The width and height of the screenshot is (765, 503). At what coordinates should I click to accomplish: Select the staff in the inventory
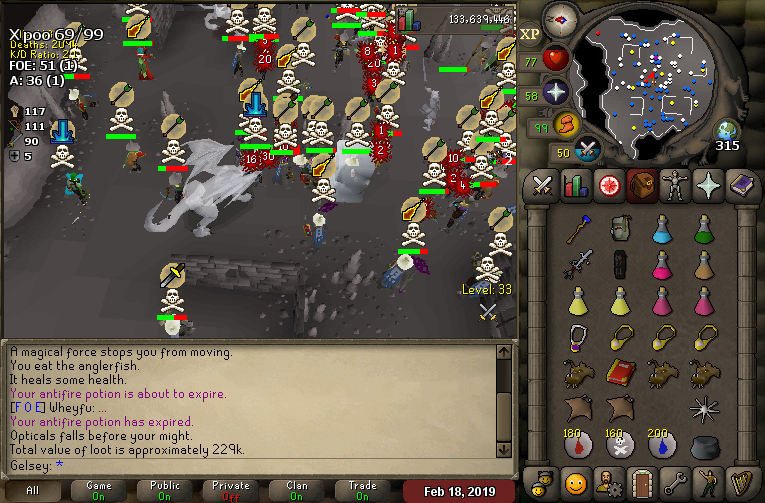pyautogui.click(x=577, y=230)
